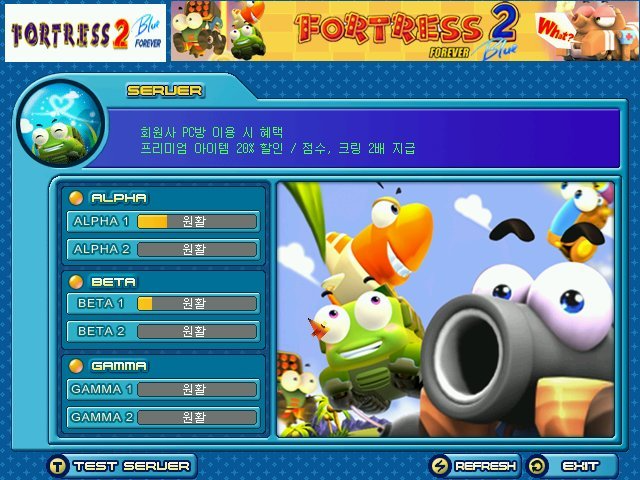Enter the GAMMA 2 server
The height and width of the screenshot is (480, 640).
coord(163,416)
